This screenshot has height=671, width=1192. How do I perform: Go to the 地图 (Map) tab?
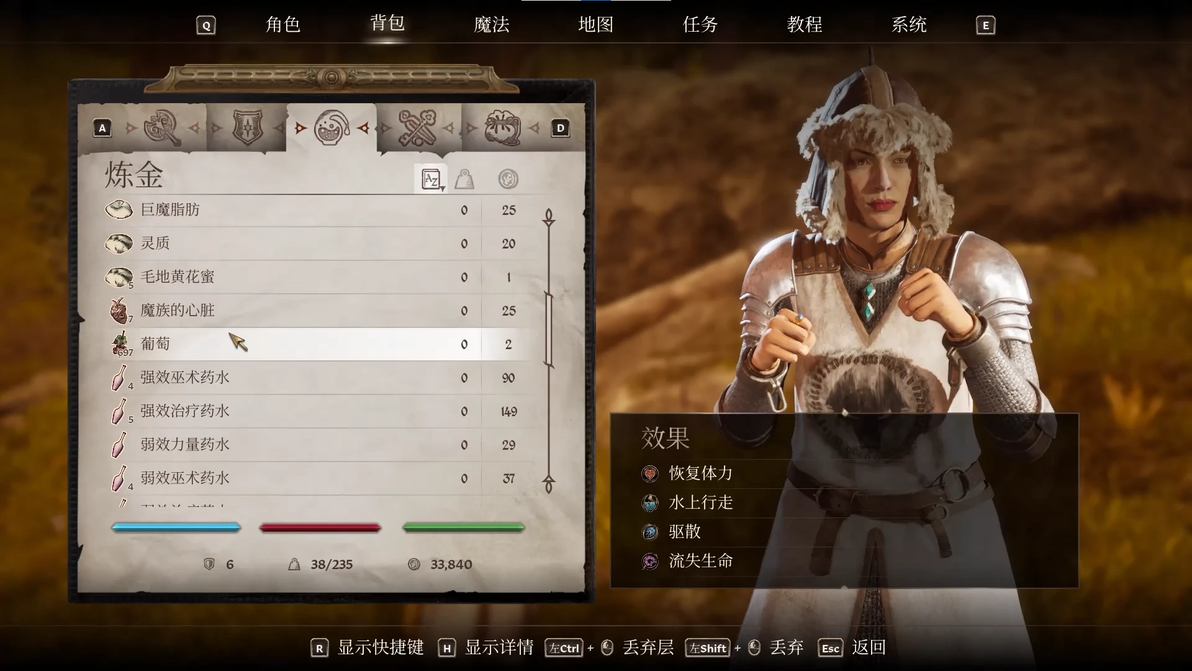596,24
